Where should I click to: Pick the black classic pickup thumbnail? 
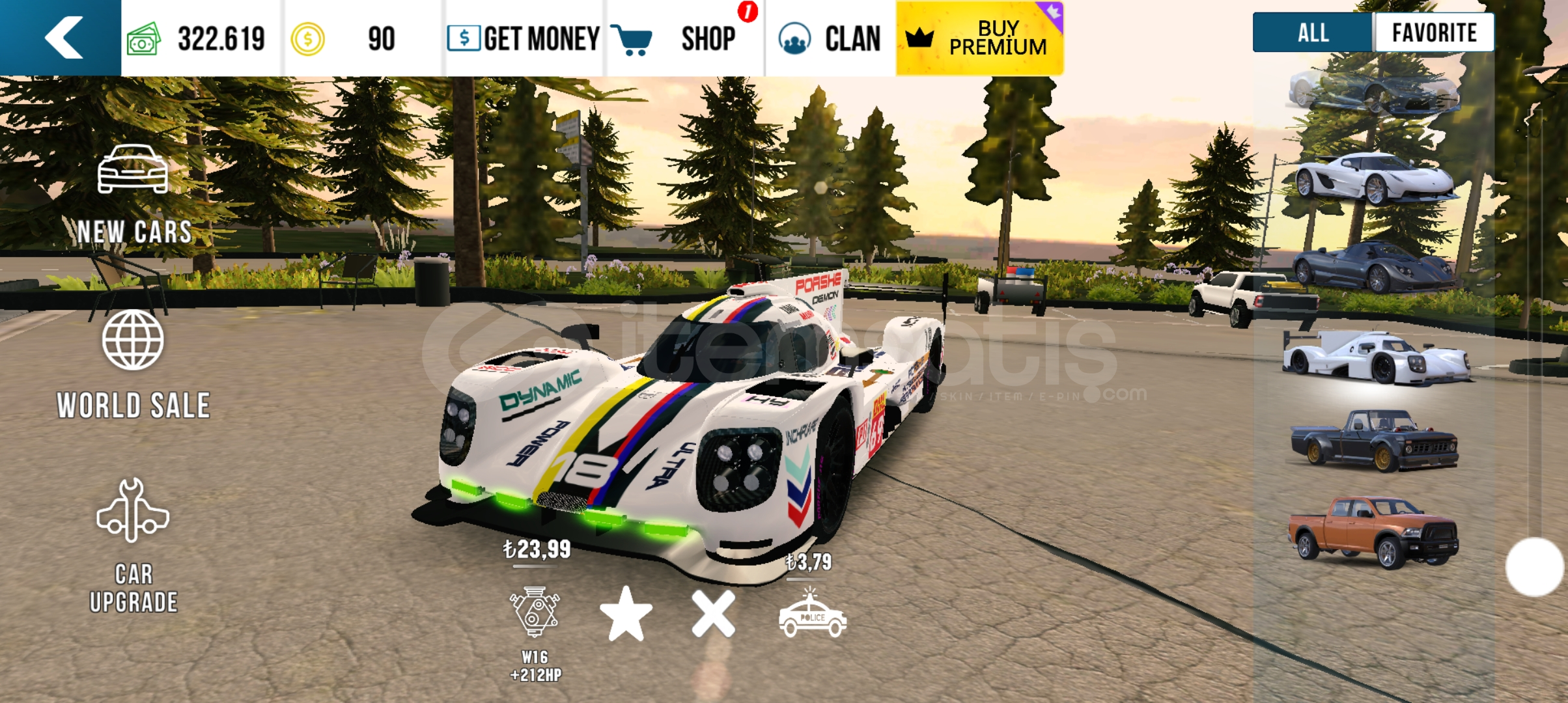pyautogui.click(x=1374, y=441)
